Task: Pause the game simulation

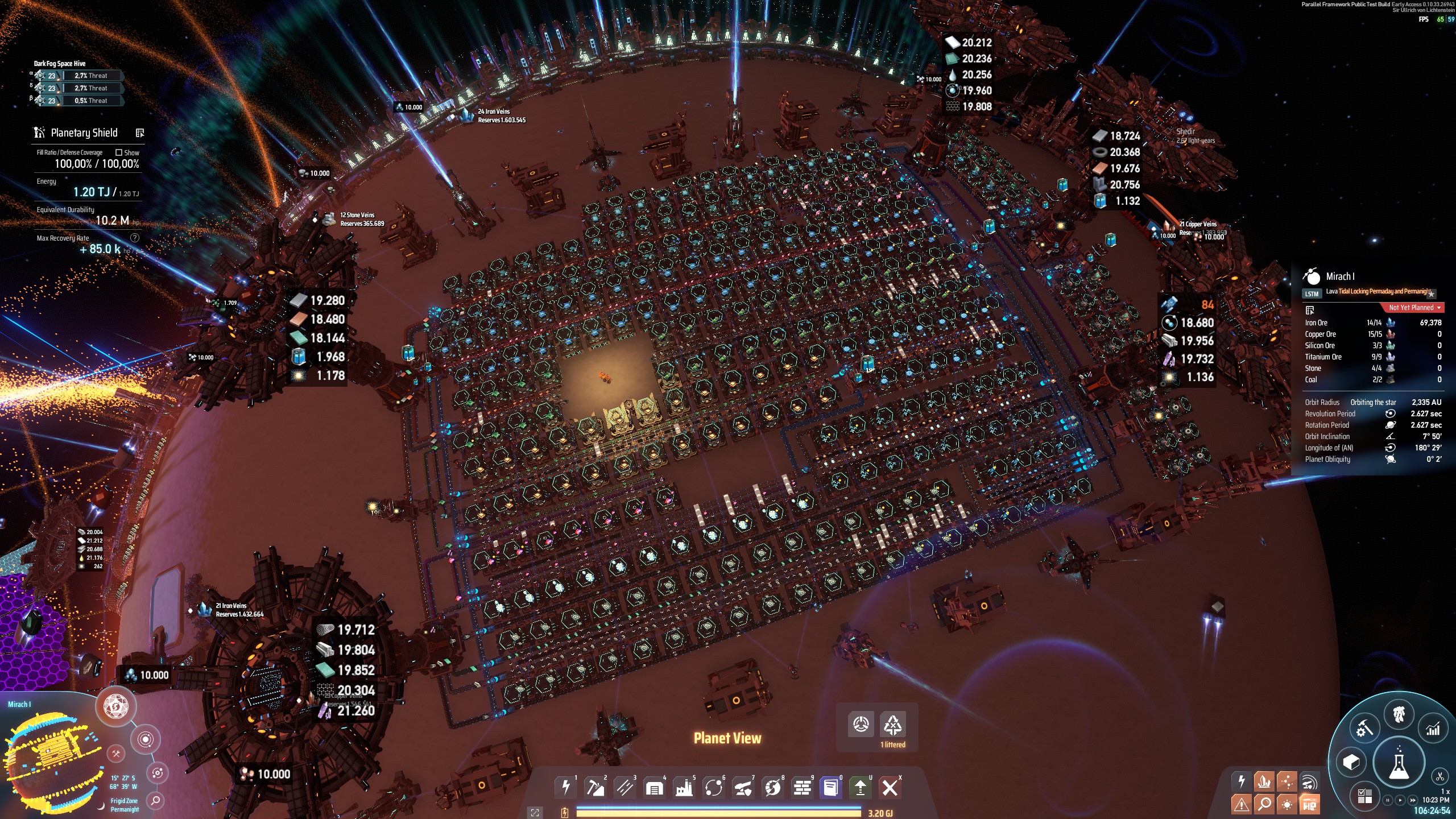Action: click(x=1388, y=800)
